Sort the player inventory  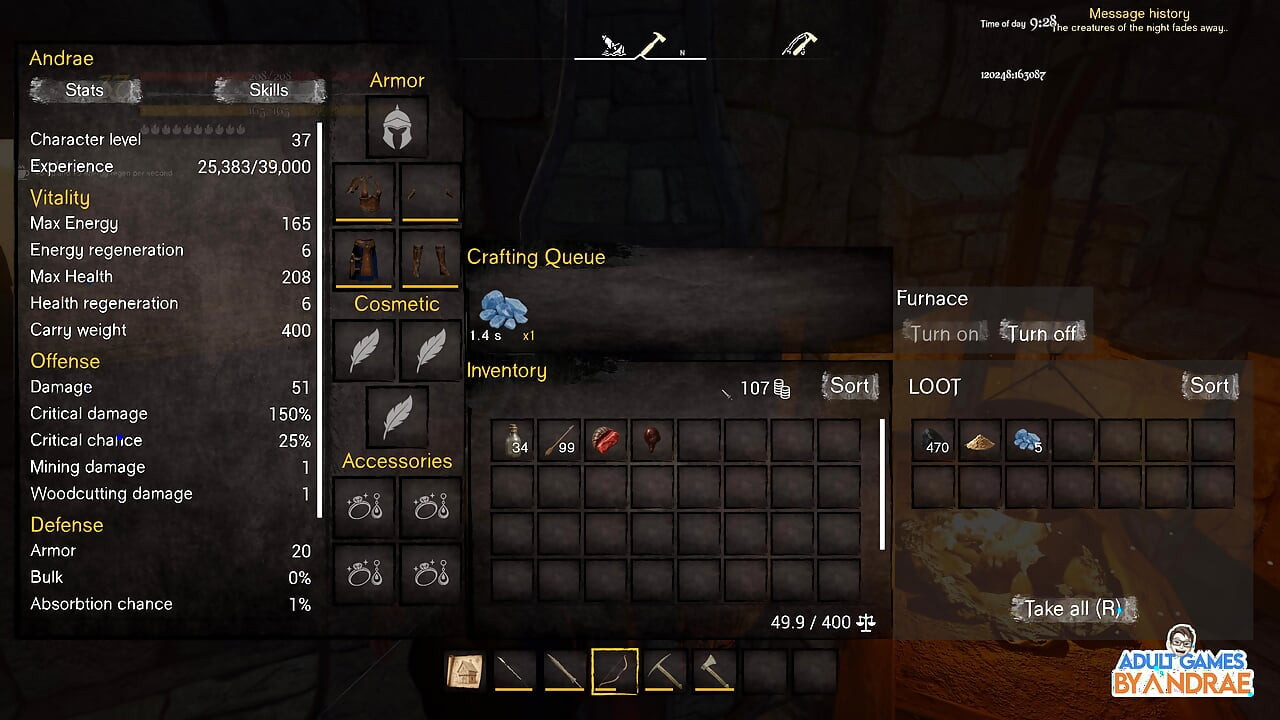(x=850, y=386)
